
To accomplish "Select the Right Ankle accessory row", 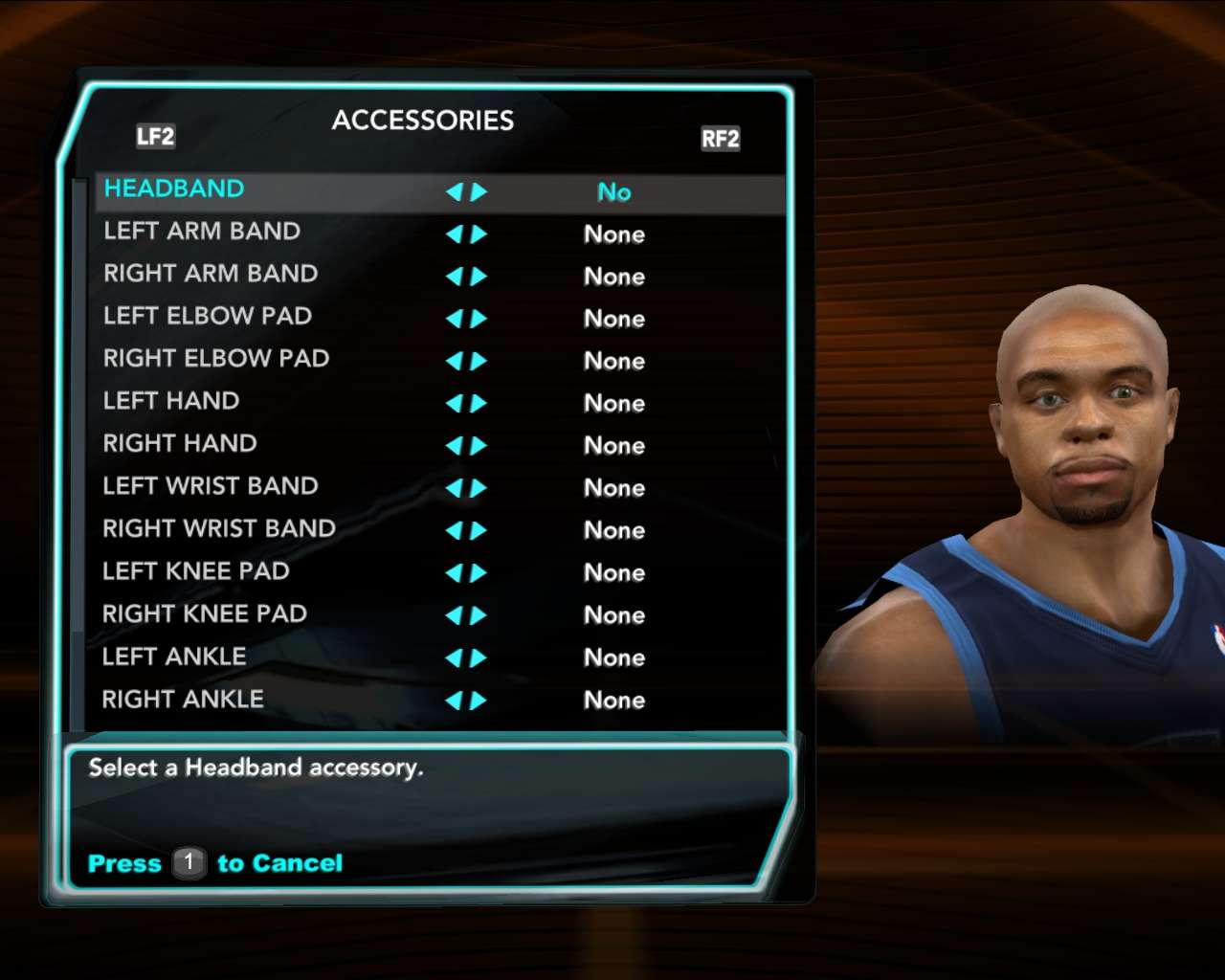I will pyautogui.click(x=183, y=700).
